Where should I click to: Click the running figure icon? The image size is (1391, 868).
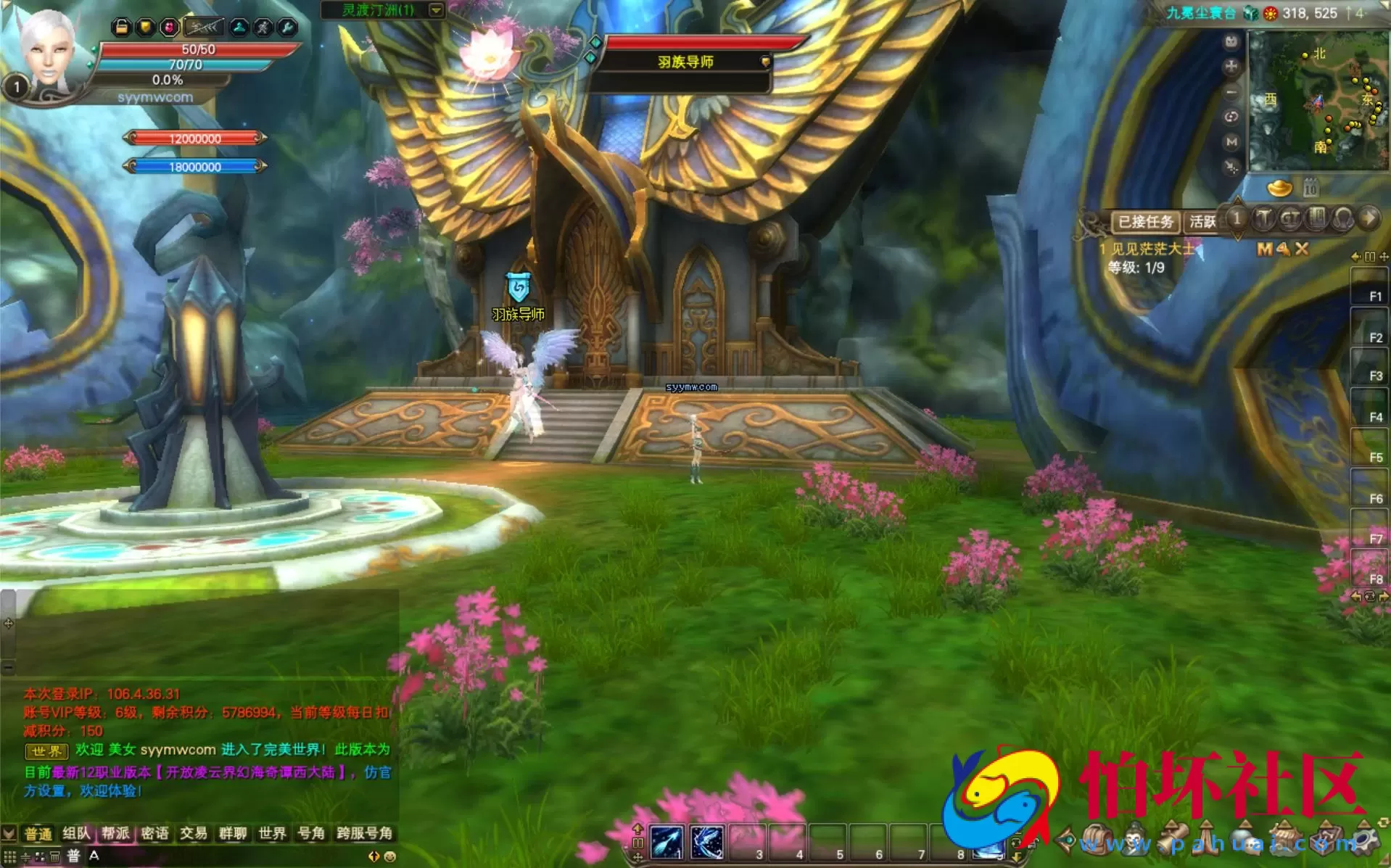tap(263, 28)
